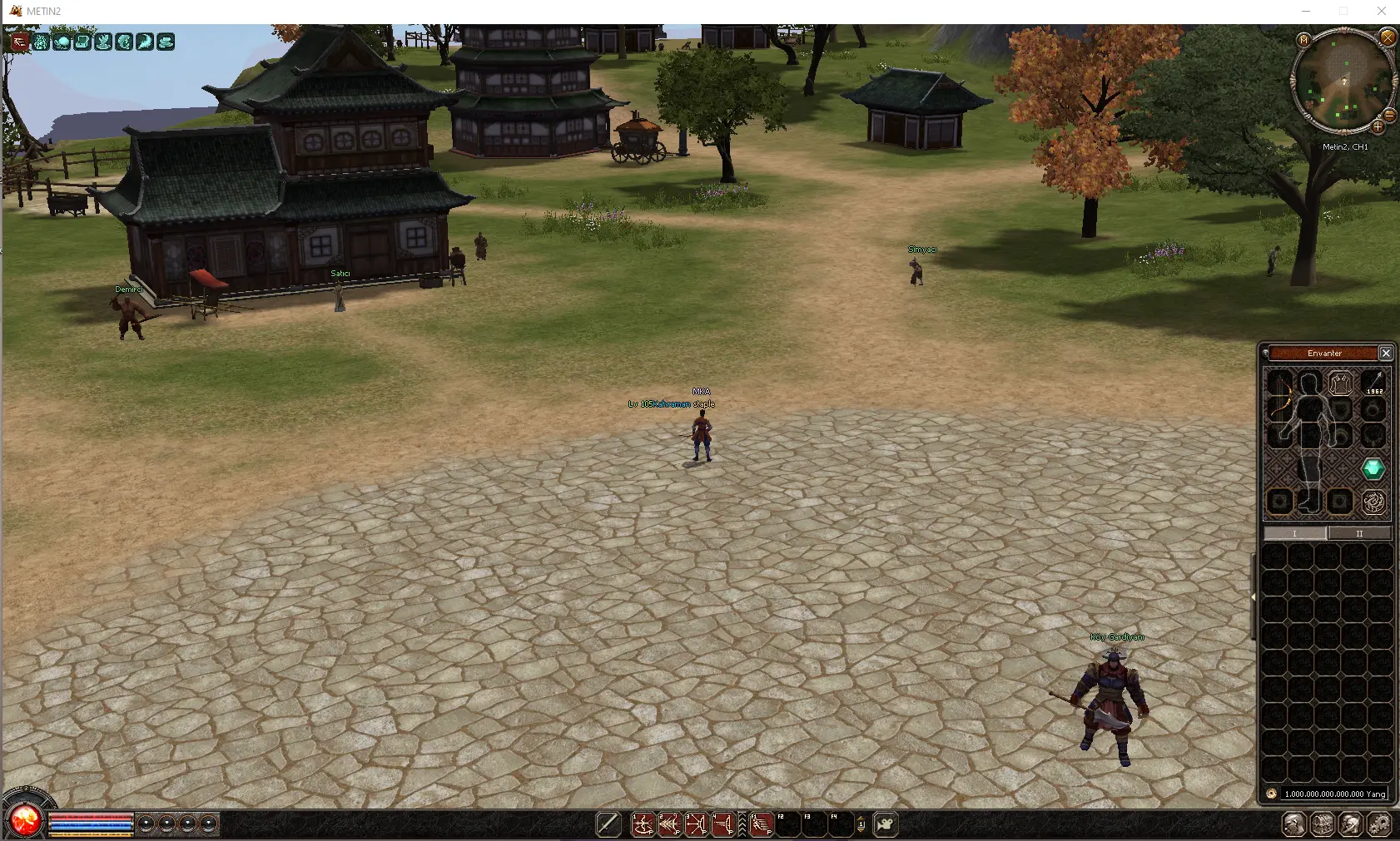Close the Envanter window

click(x=1386, y=353)
